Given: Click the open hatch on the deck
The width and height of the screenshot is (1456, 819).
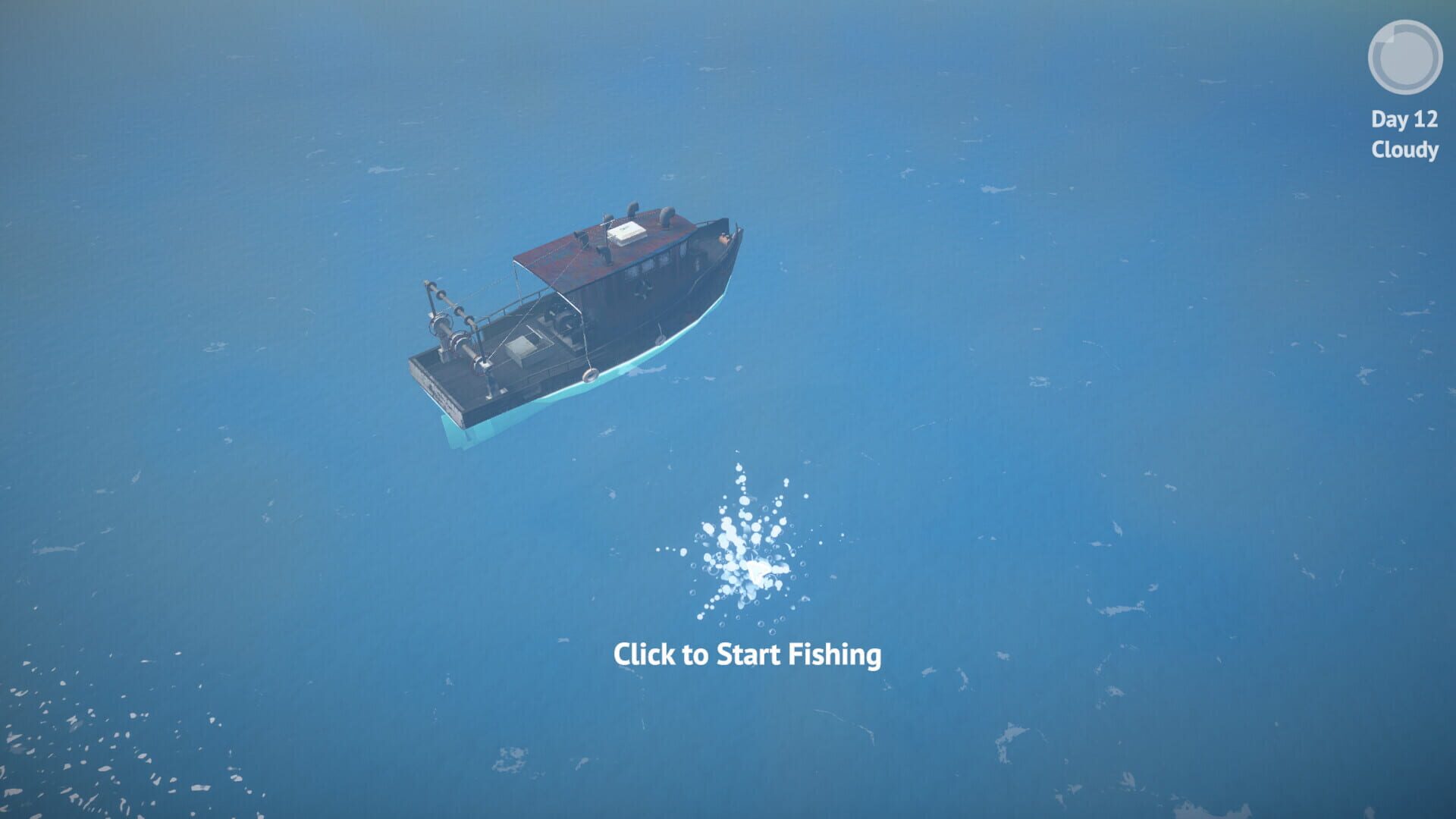Looking at the screenshot, I should pyautogui.click(x=524, y=345).
